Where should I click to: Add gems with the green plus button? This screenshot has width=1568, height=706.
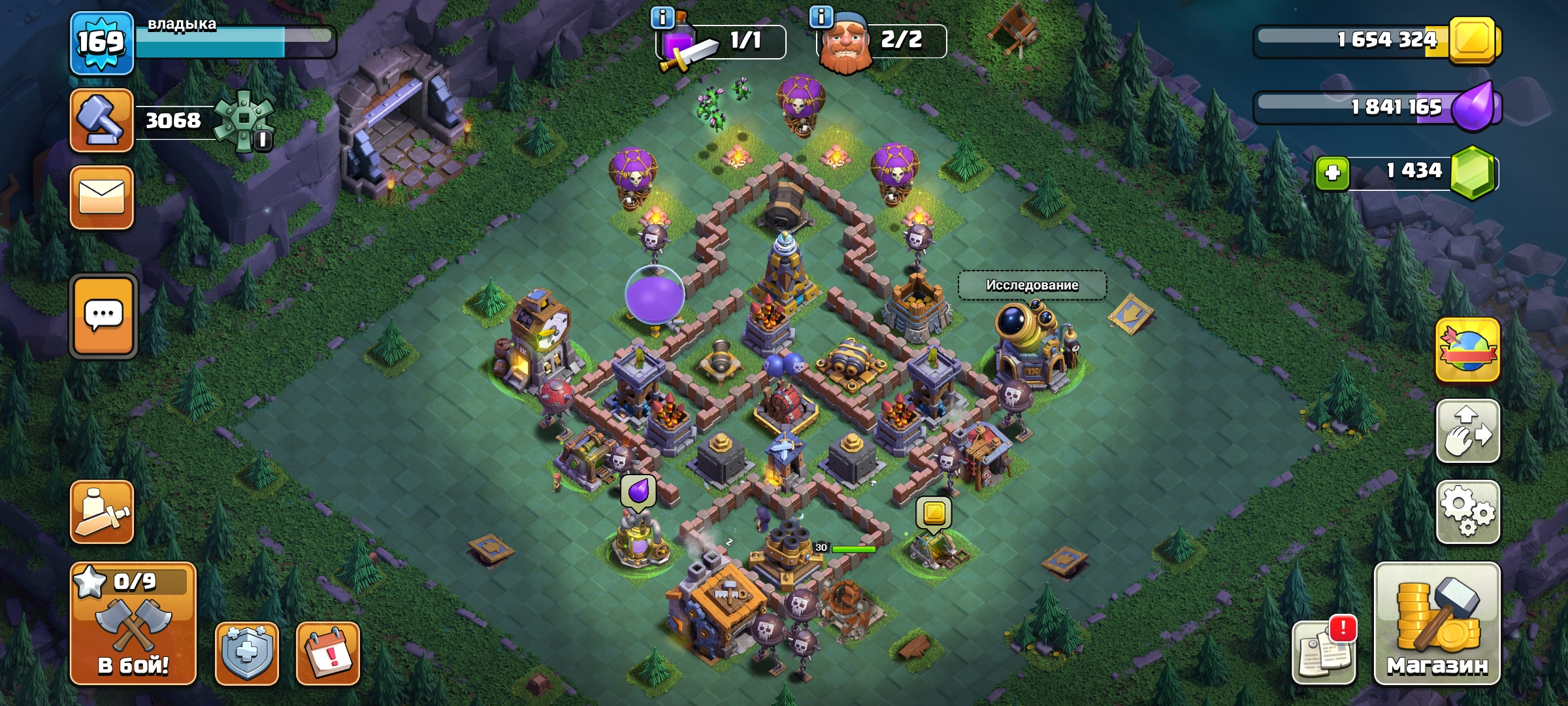tap(1332, 173)
